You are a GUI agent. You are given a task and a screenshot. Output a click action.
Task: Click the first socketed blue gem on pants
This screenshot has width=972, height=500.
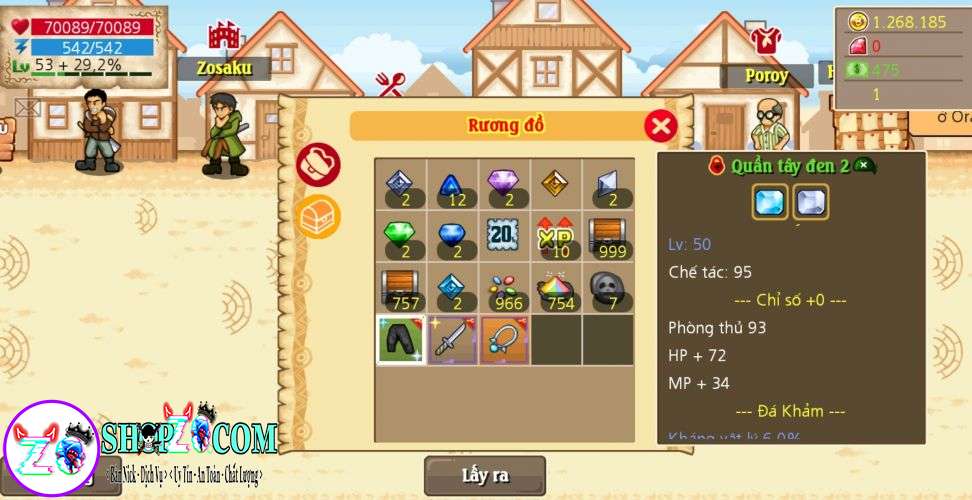coord(770,202)
